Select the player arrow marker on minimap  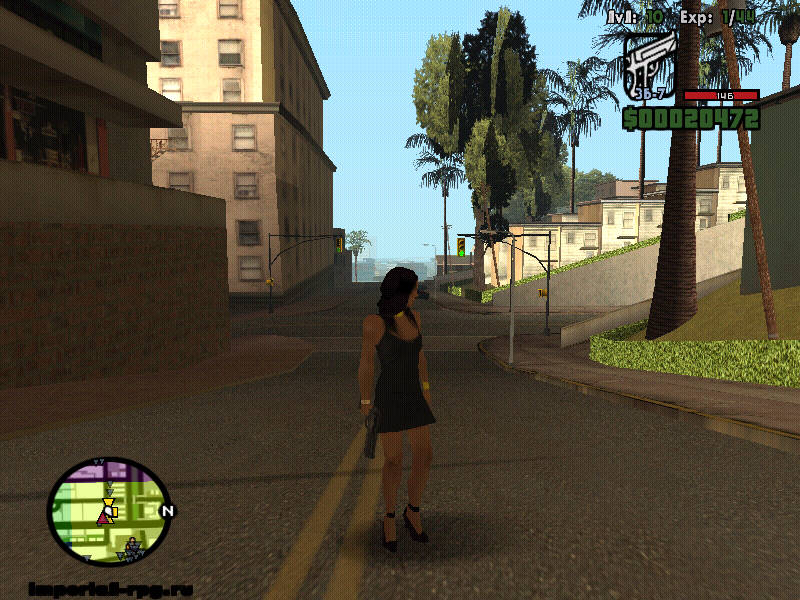[x=104, y=518]
